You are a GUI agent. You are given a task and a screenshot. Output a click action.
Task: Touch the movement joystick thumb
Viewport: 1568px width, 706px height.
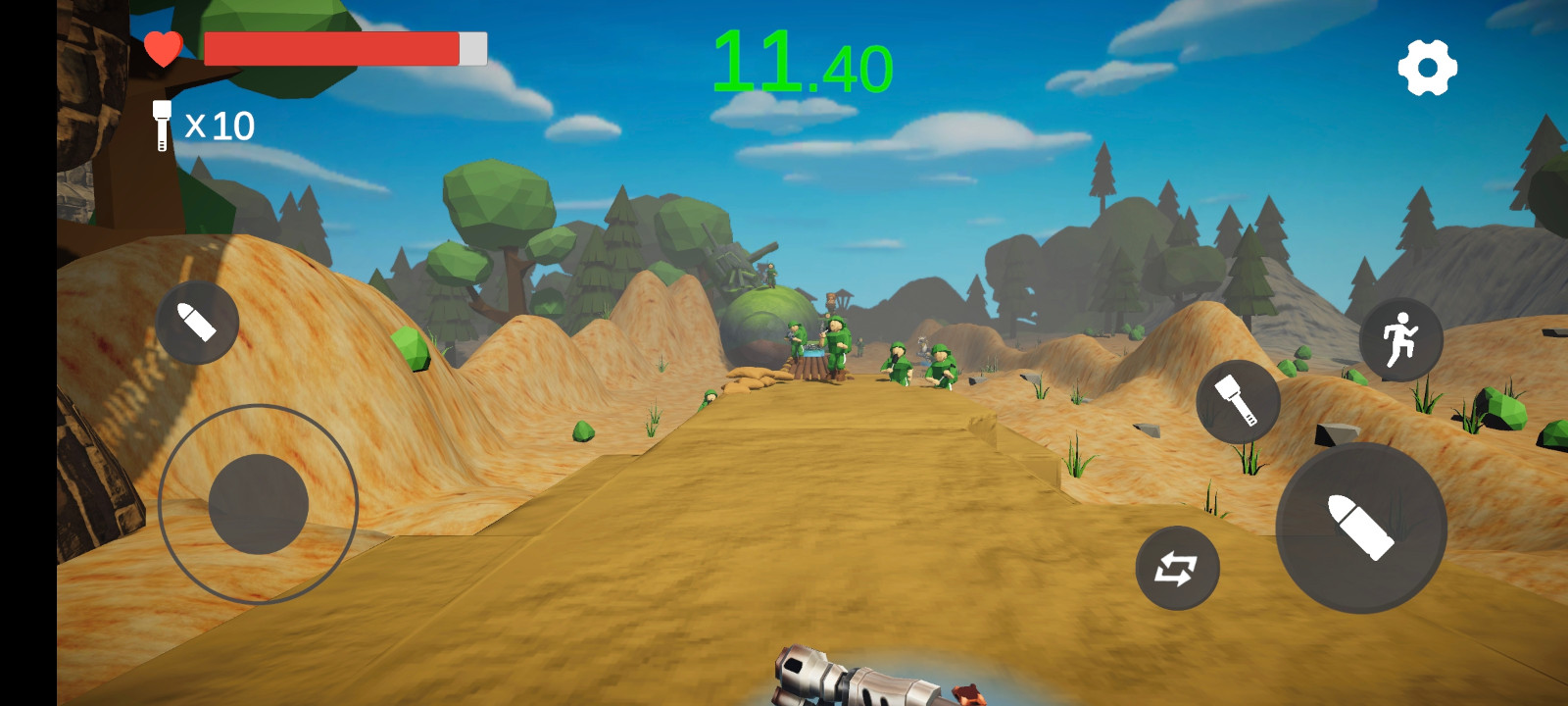coord(259,504)
